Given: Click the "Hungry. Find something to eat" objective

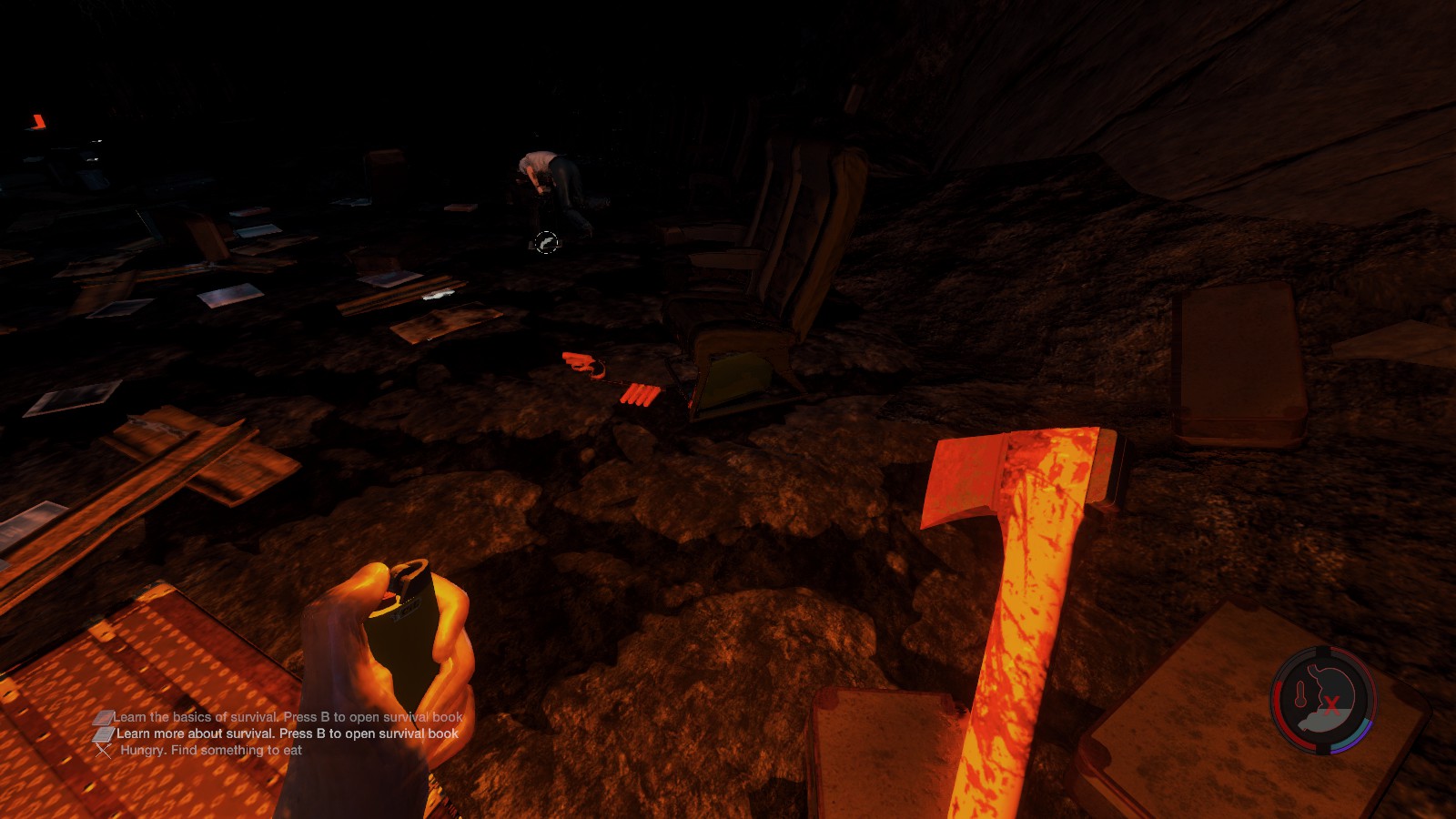Looking at the screenshot, I should 210,751.
